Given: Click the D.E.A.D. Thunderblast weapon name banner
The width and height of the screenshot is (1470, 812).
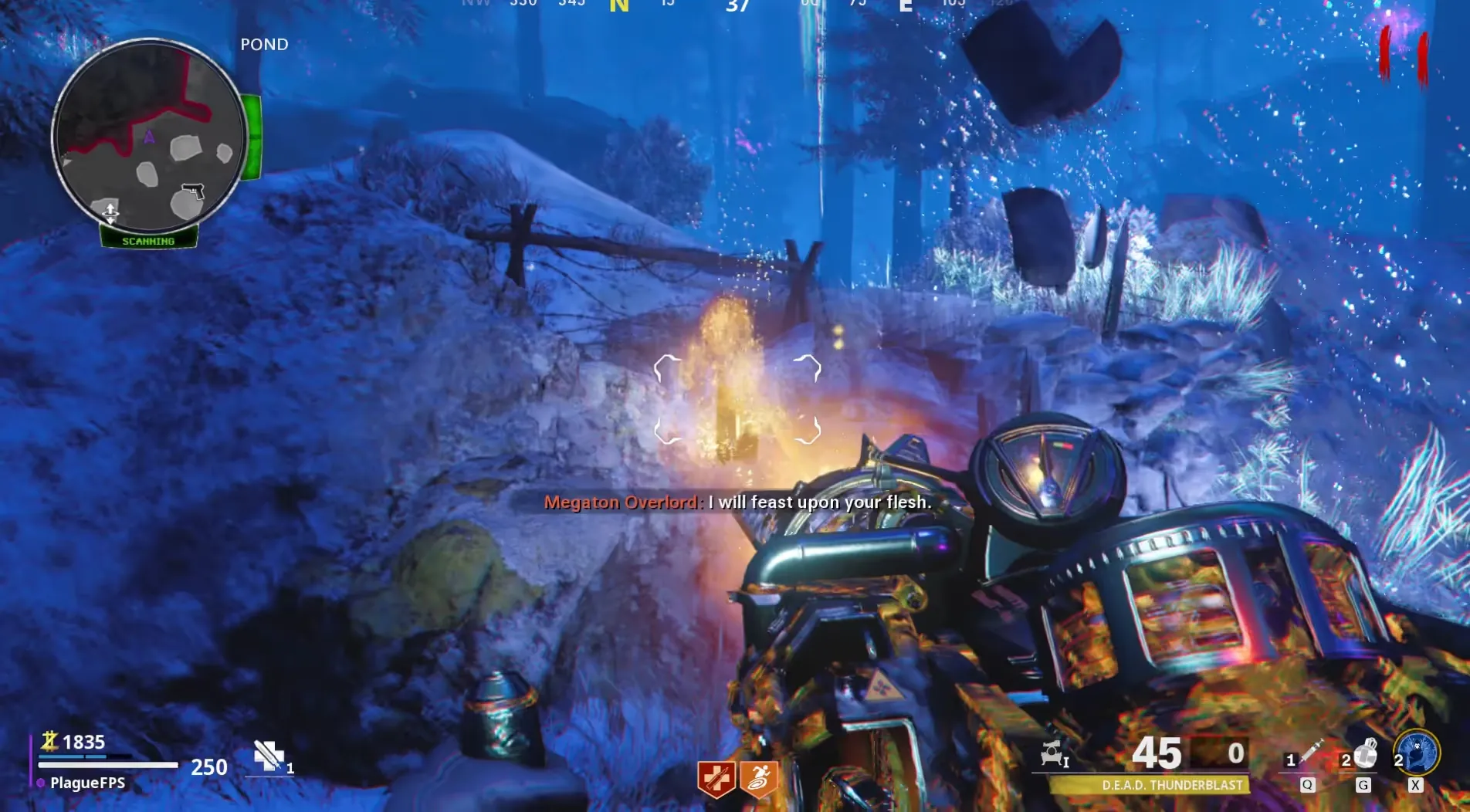Looking at the screenshot, I should click(x=1171, y=785).
